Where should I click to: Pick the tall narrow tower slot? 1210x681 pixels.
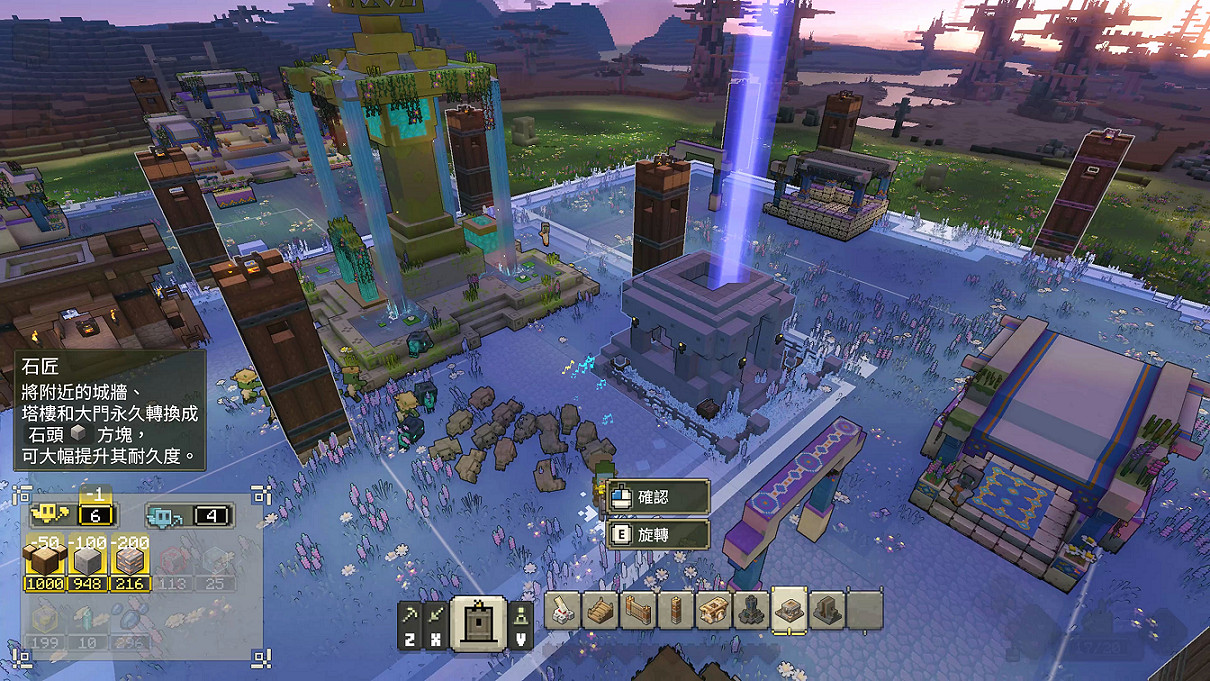675,609
